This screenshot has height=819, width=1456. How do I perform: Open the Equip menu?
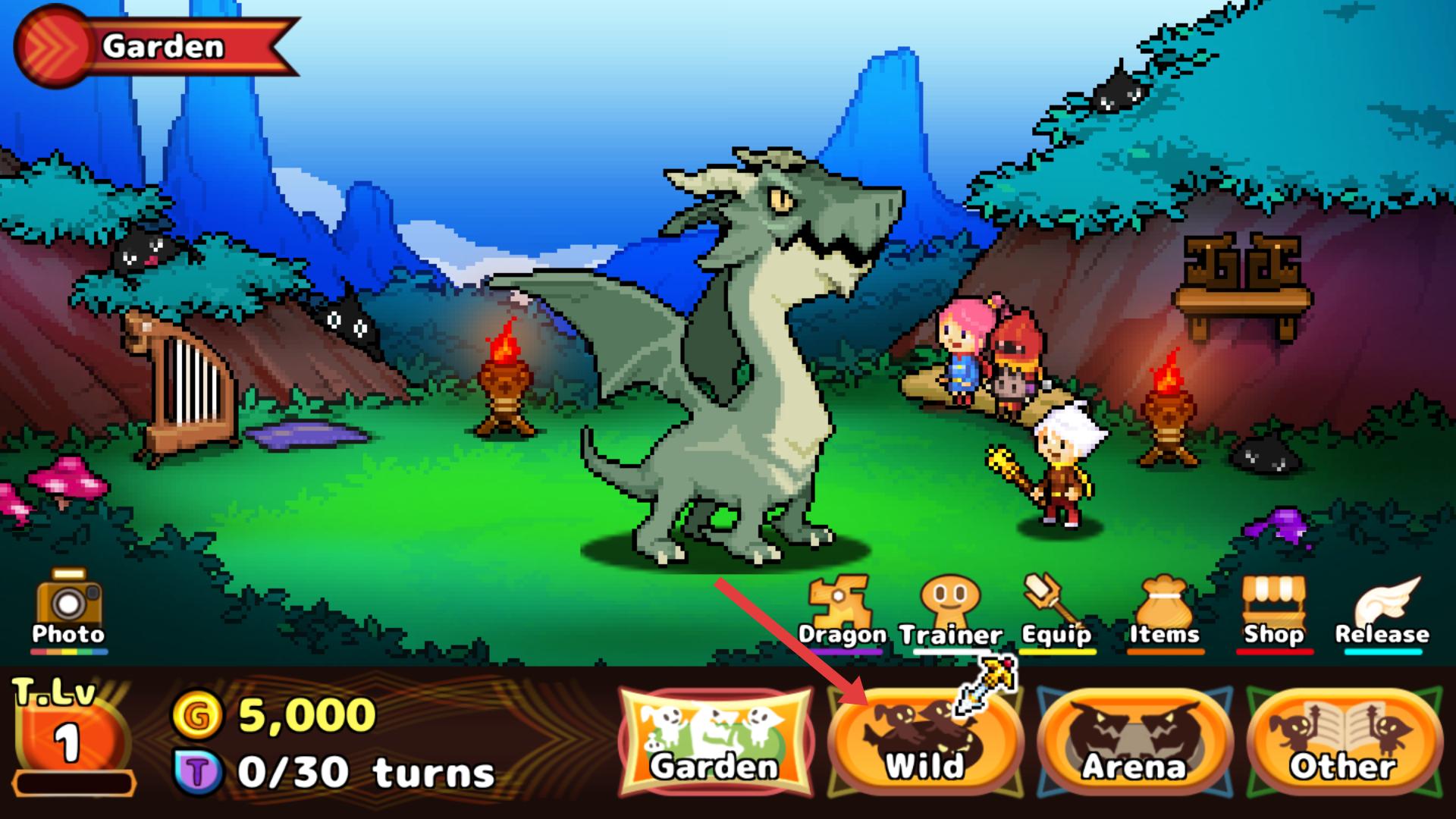[x=1056, y=613]
